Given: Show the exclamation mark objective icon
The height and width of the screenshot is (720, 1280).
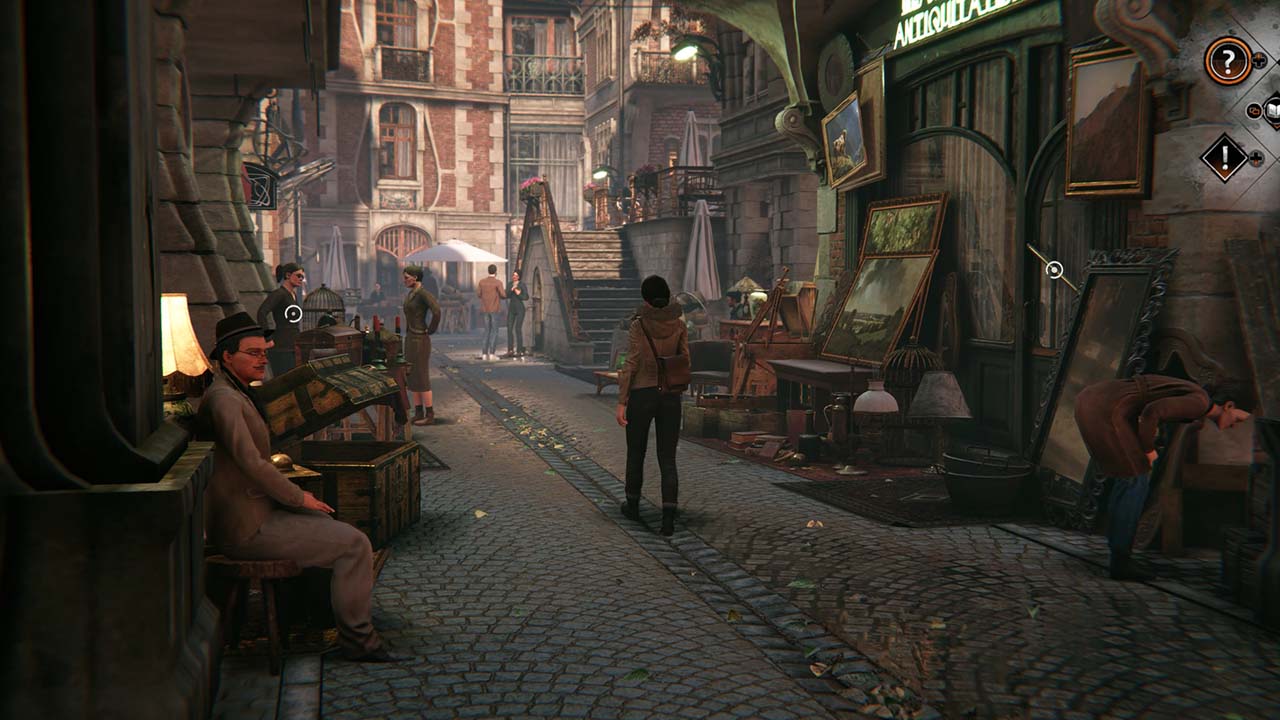Looking at the screenshot, I should [1224, 158].
